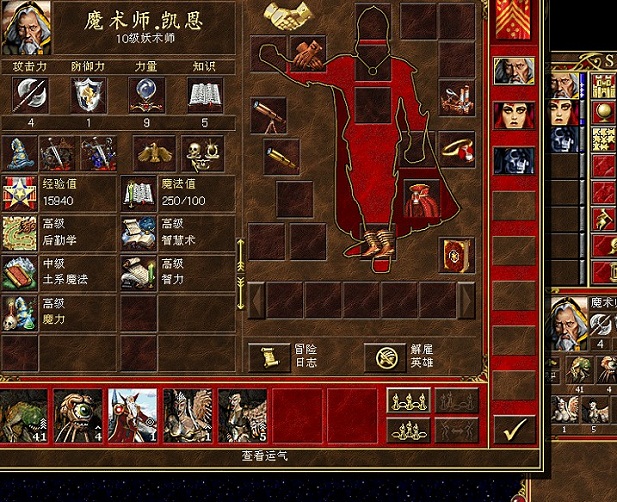Select the brass spyglass artifact
617x502 pixels.
click(x=281, y=156)
